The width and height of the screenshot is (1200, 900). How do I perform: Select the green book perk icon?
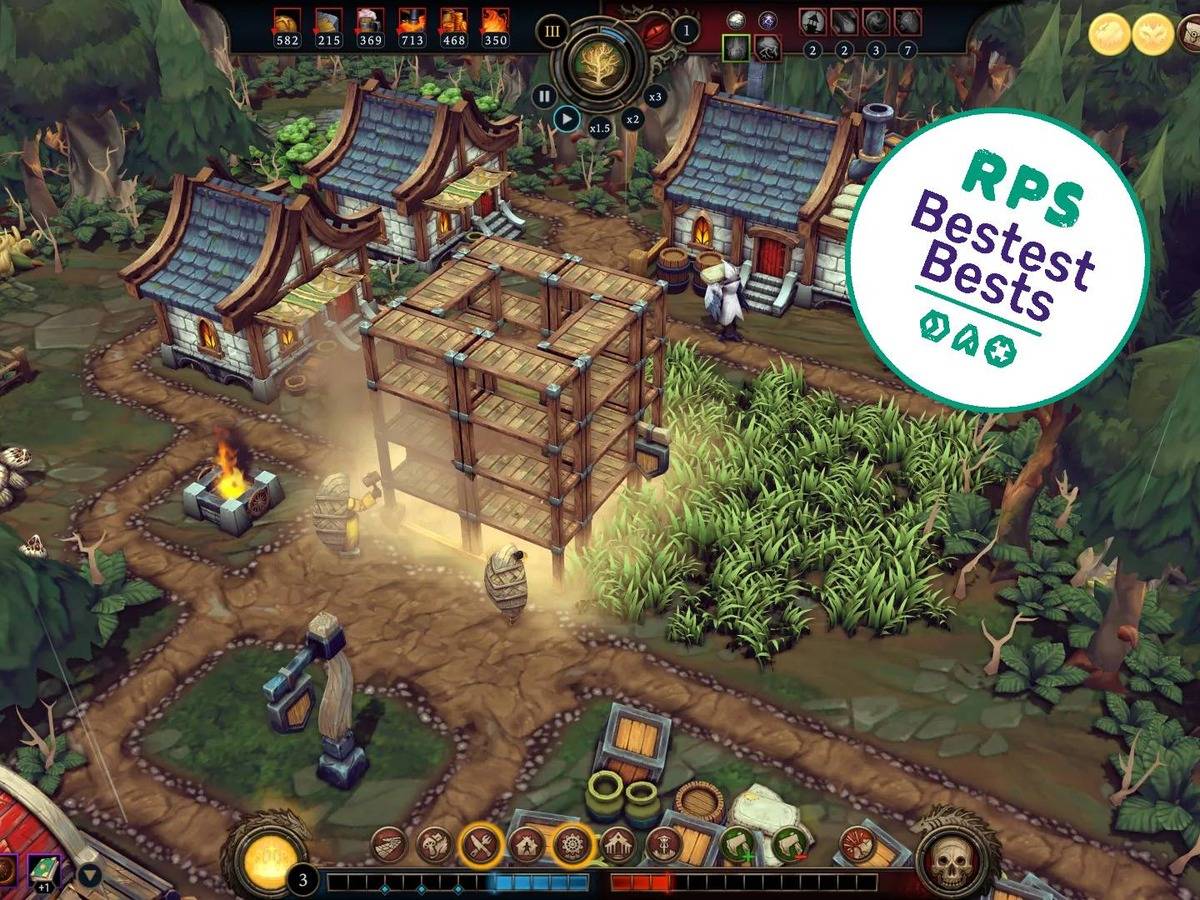44,868
